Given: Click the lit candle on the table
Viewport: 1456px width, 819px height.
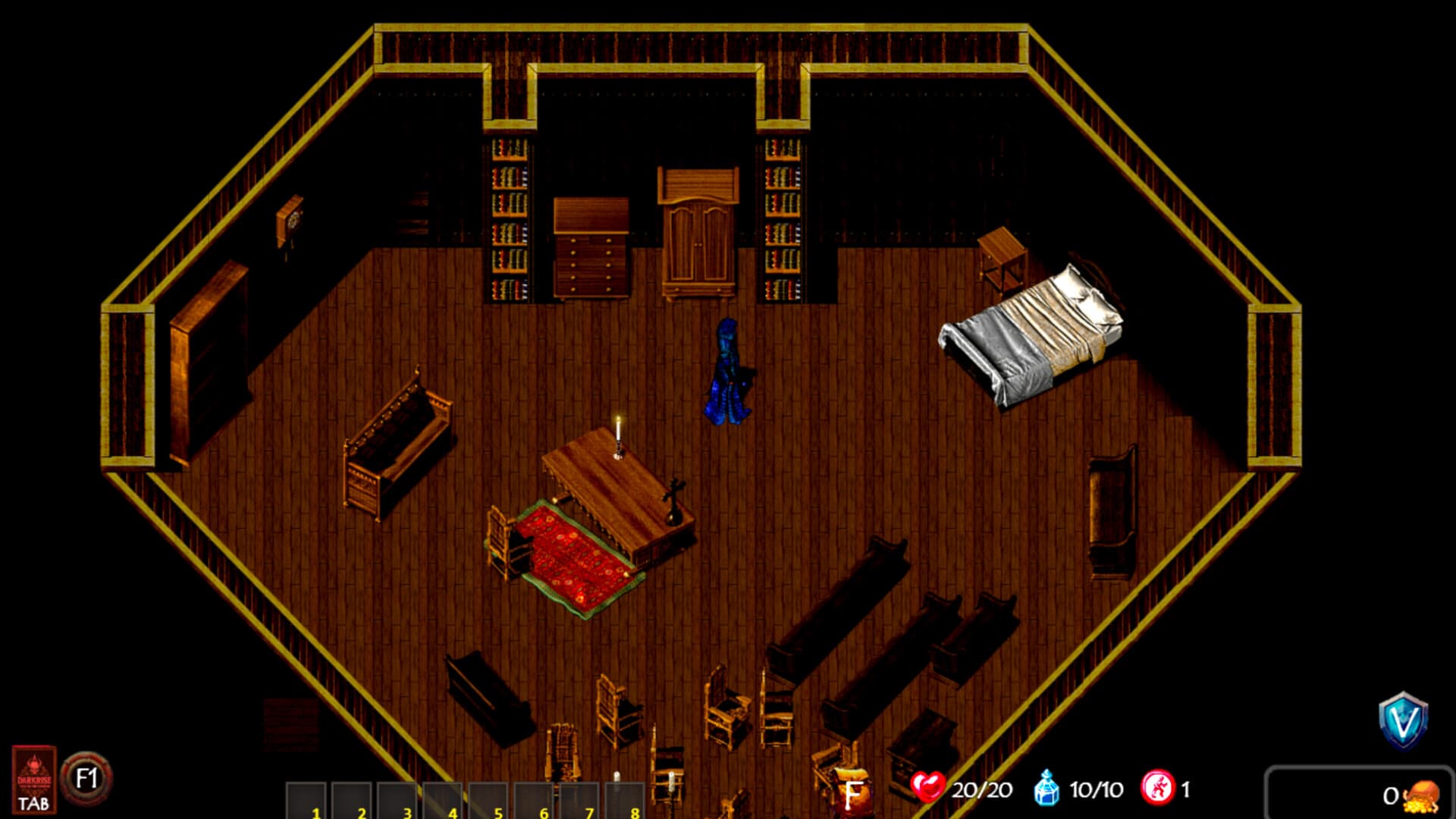Looking at the screenshot, I should pos(618,432).
